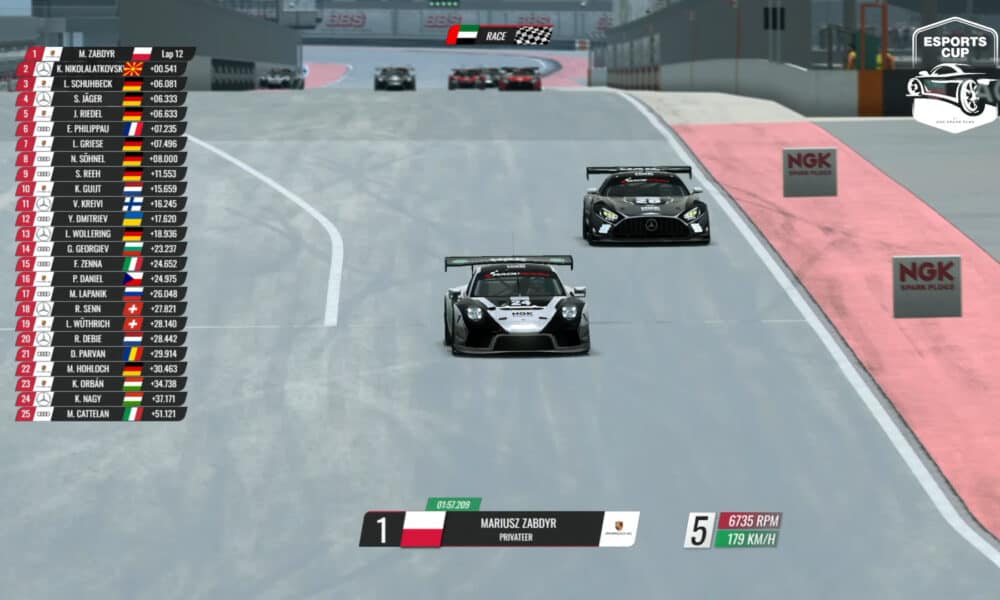
Task: Select P. Daniel's timing row
Action: 98,279
